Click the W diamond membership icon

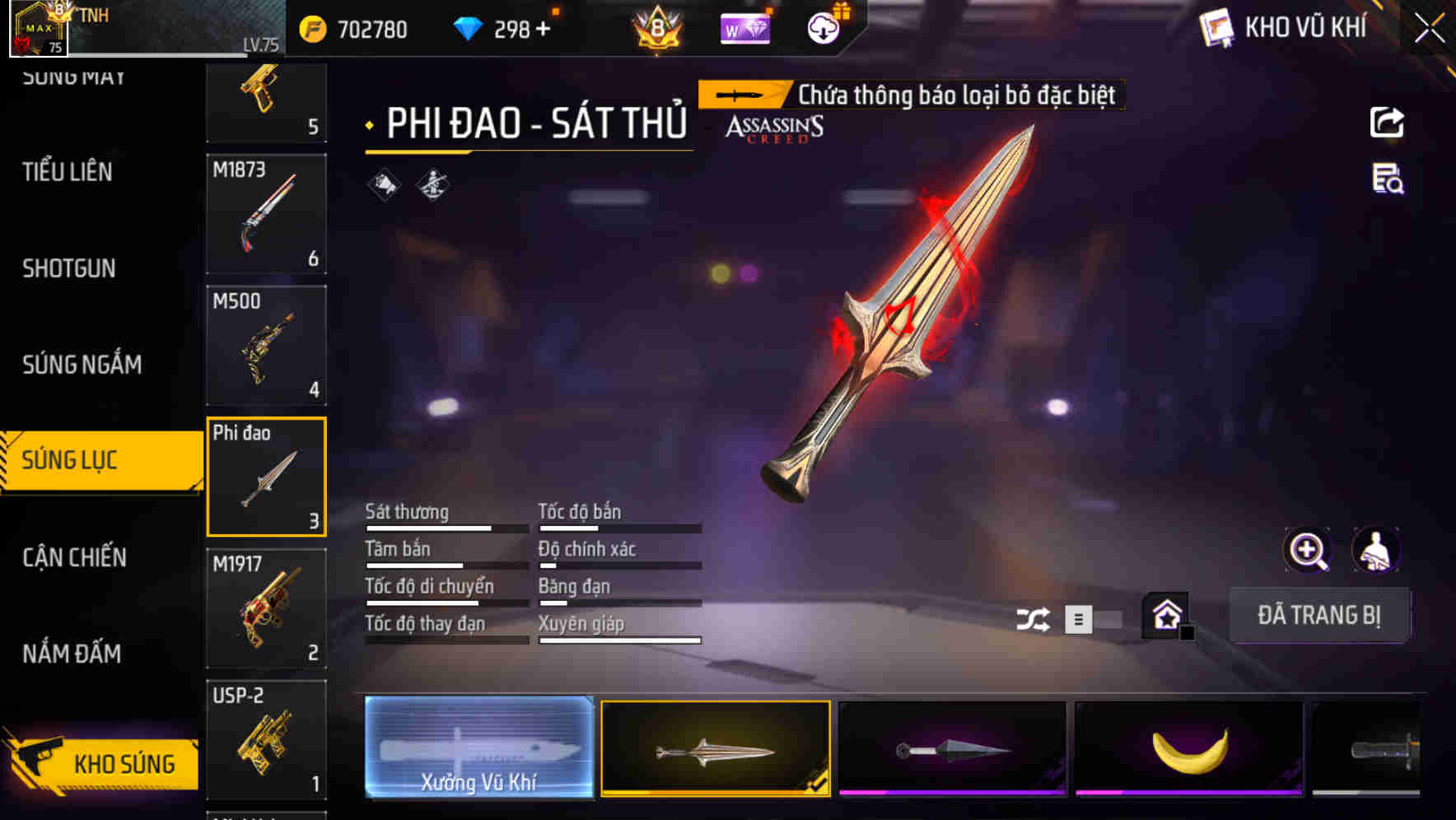[x=744, y=29]
